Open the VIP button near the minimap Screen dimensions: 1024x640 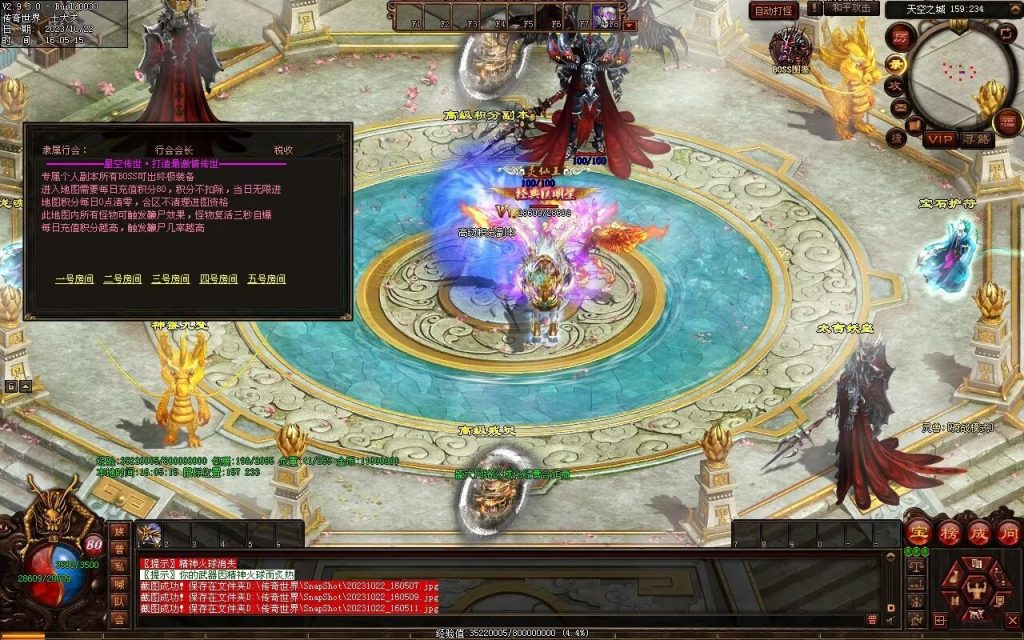[x=938, y=139]
